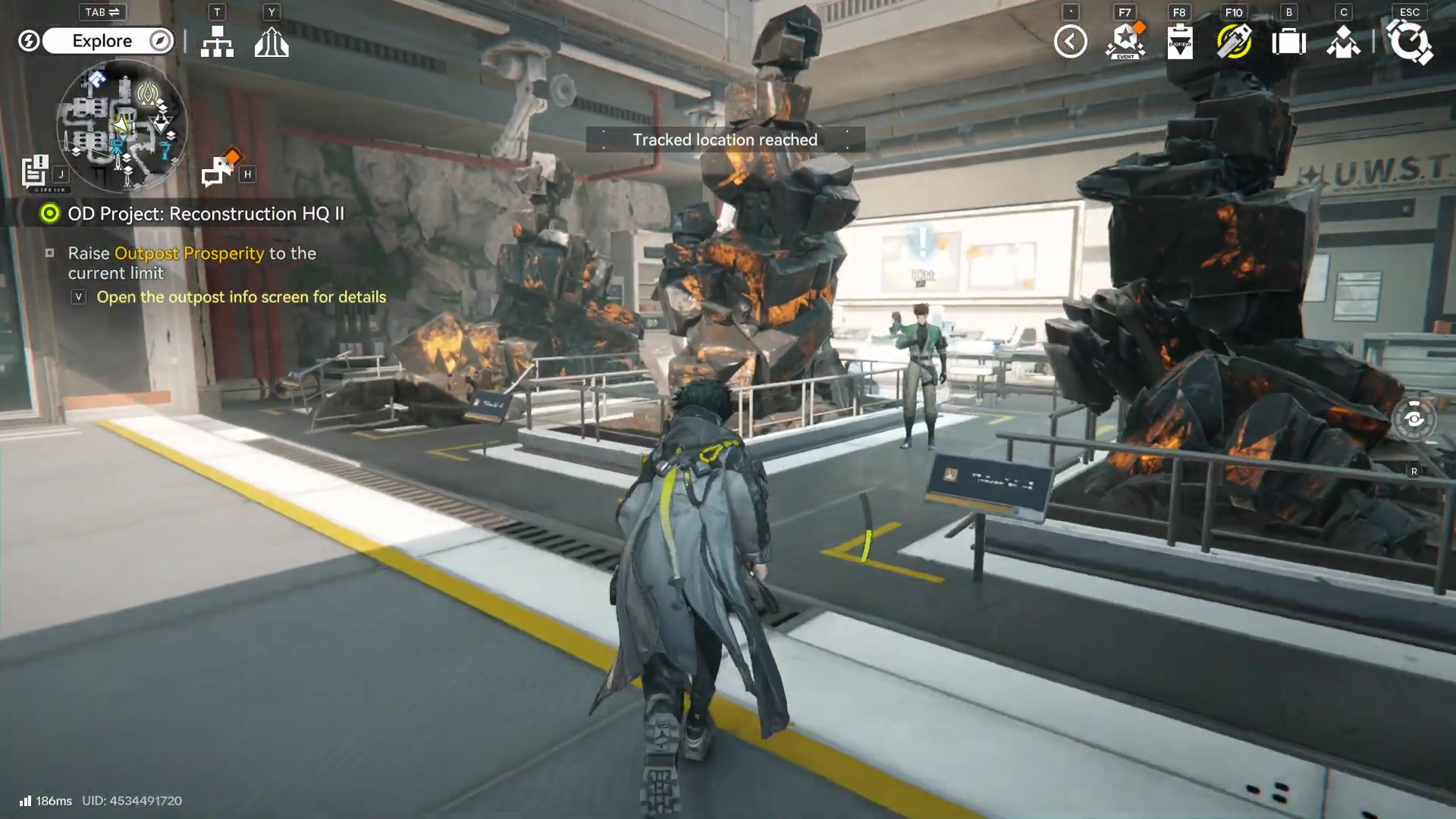This screenshot has width=1456, height=819.
Task: Open the yellow circular ticket icon
Action: point(1234,42)
